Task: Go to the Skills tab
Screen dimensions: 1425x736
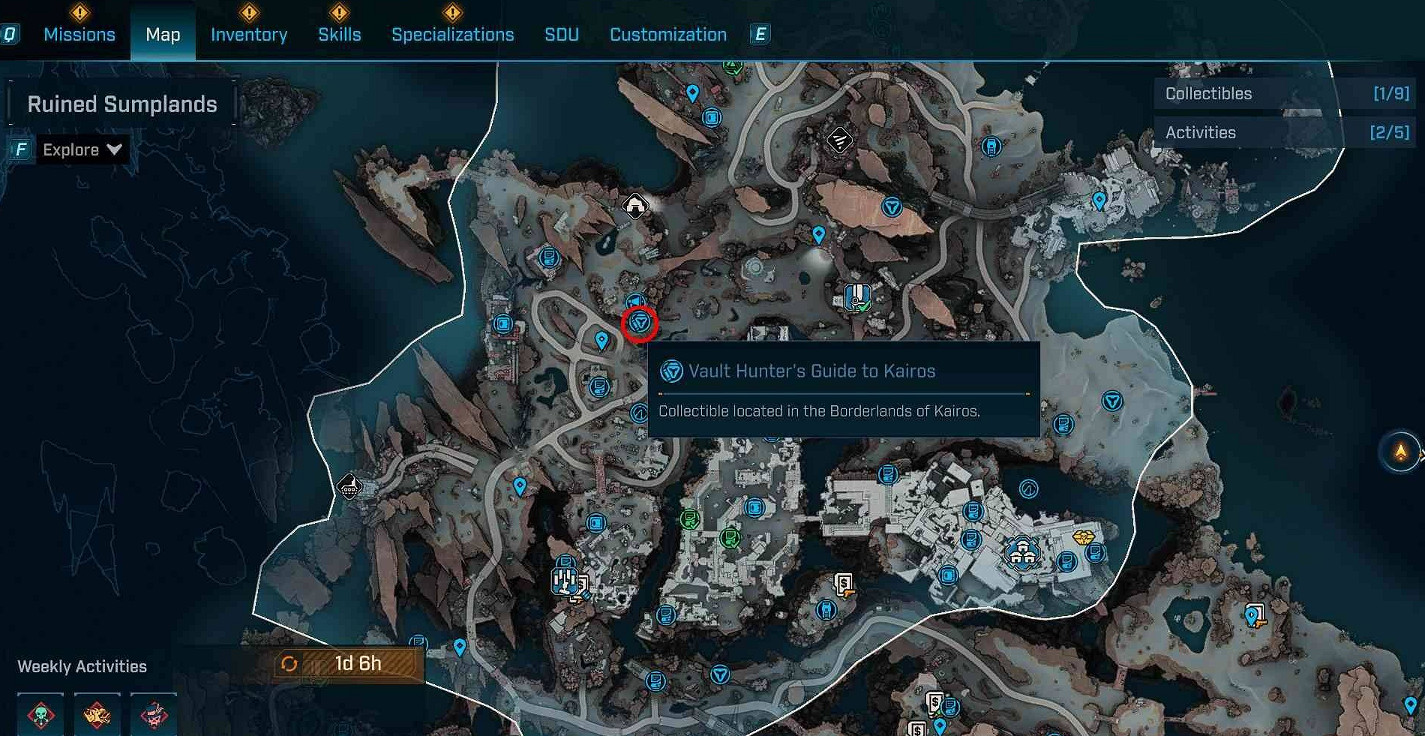Action: pyautogui.click(x=339, y=34)
